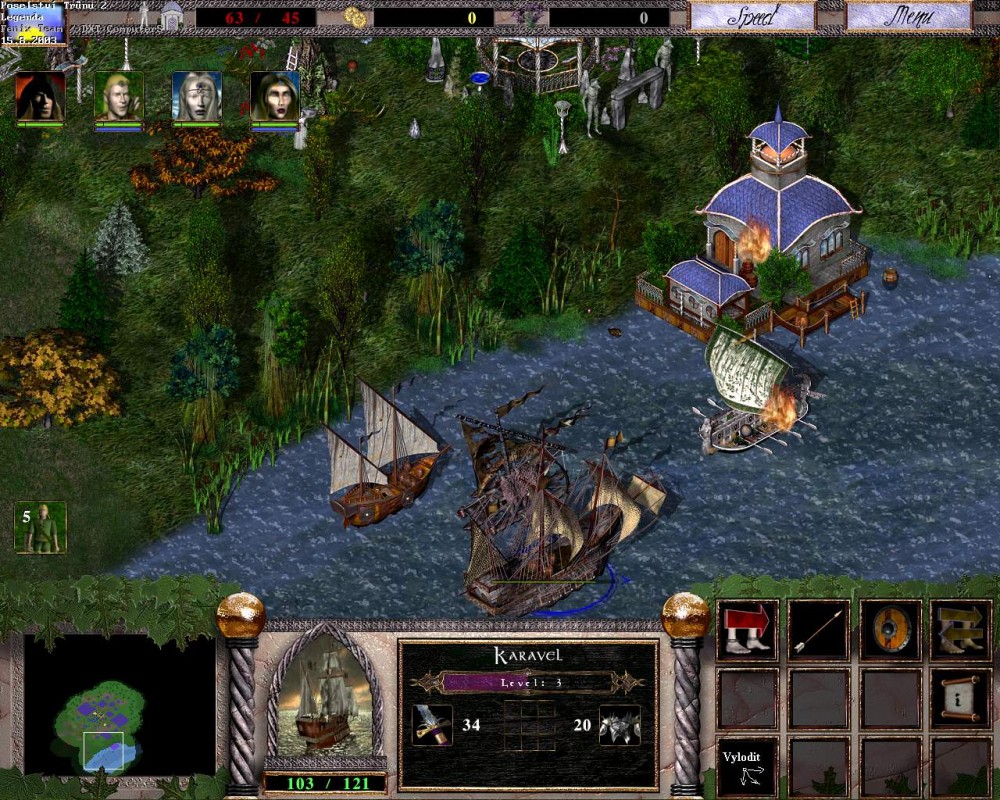The width and height of the screenshot is (1000, 800).
Task: Activate the red arrow move command
Action: point(748,630)
